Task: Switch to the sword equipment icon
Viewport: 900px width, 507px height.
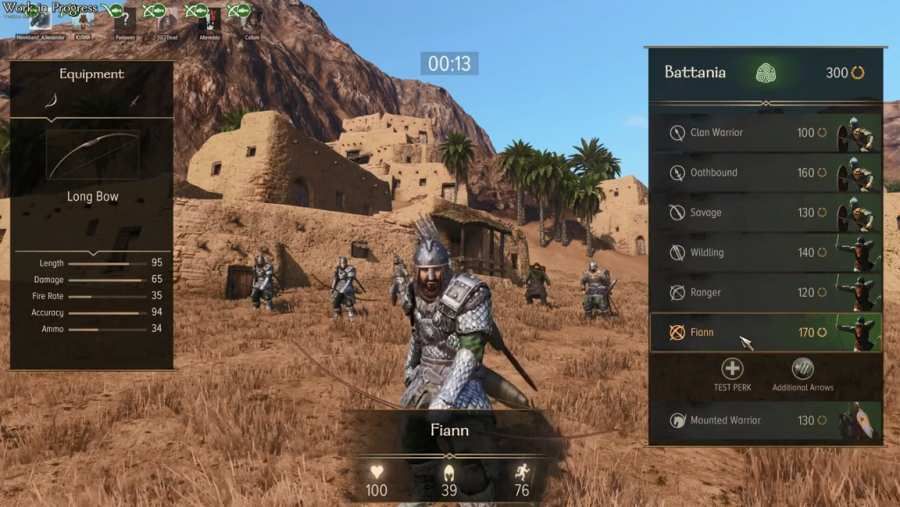Action: point(134,101)
